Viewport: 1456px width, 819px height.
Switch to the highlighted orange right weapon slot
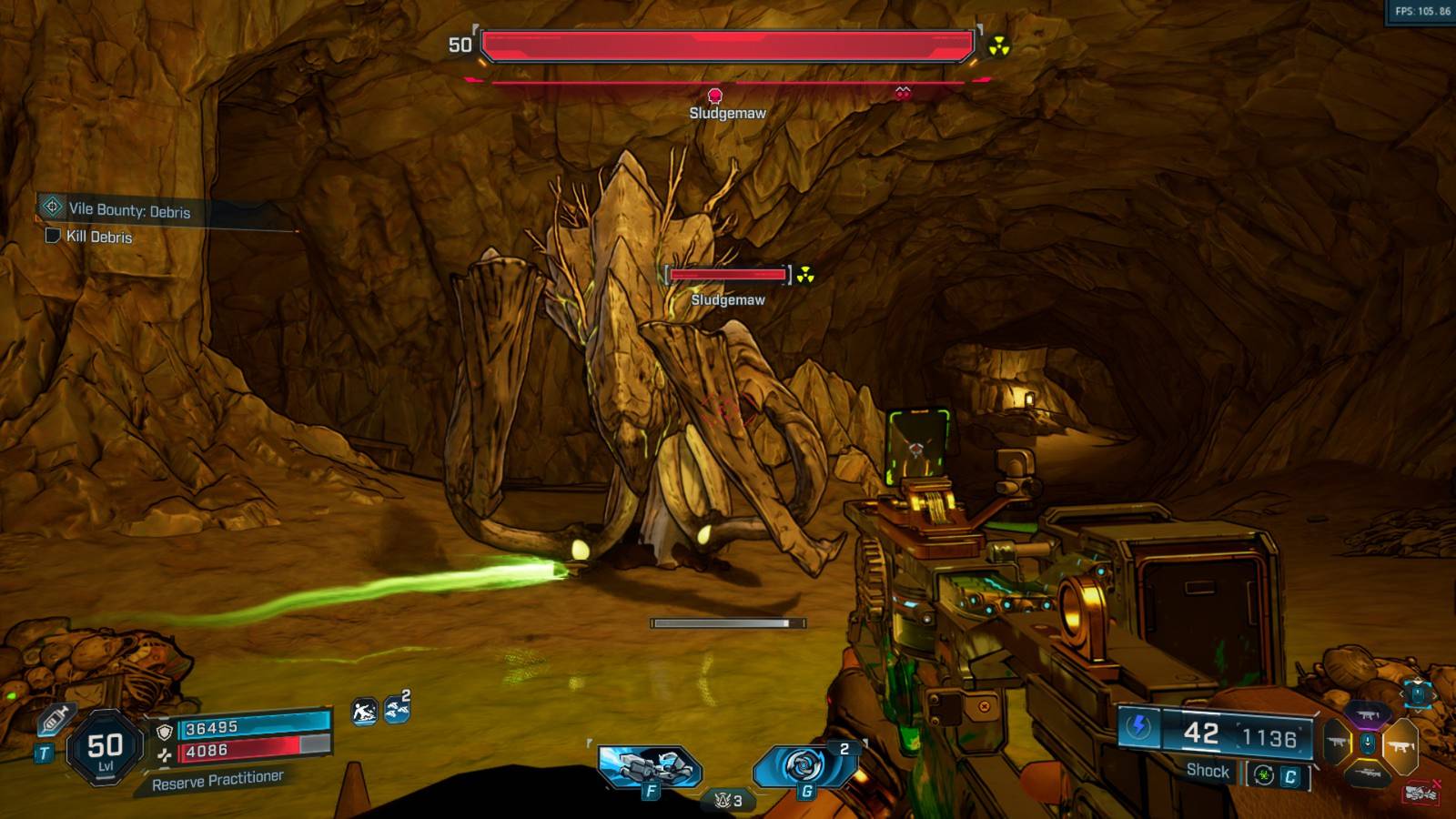[x=1400, y=746]
